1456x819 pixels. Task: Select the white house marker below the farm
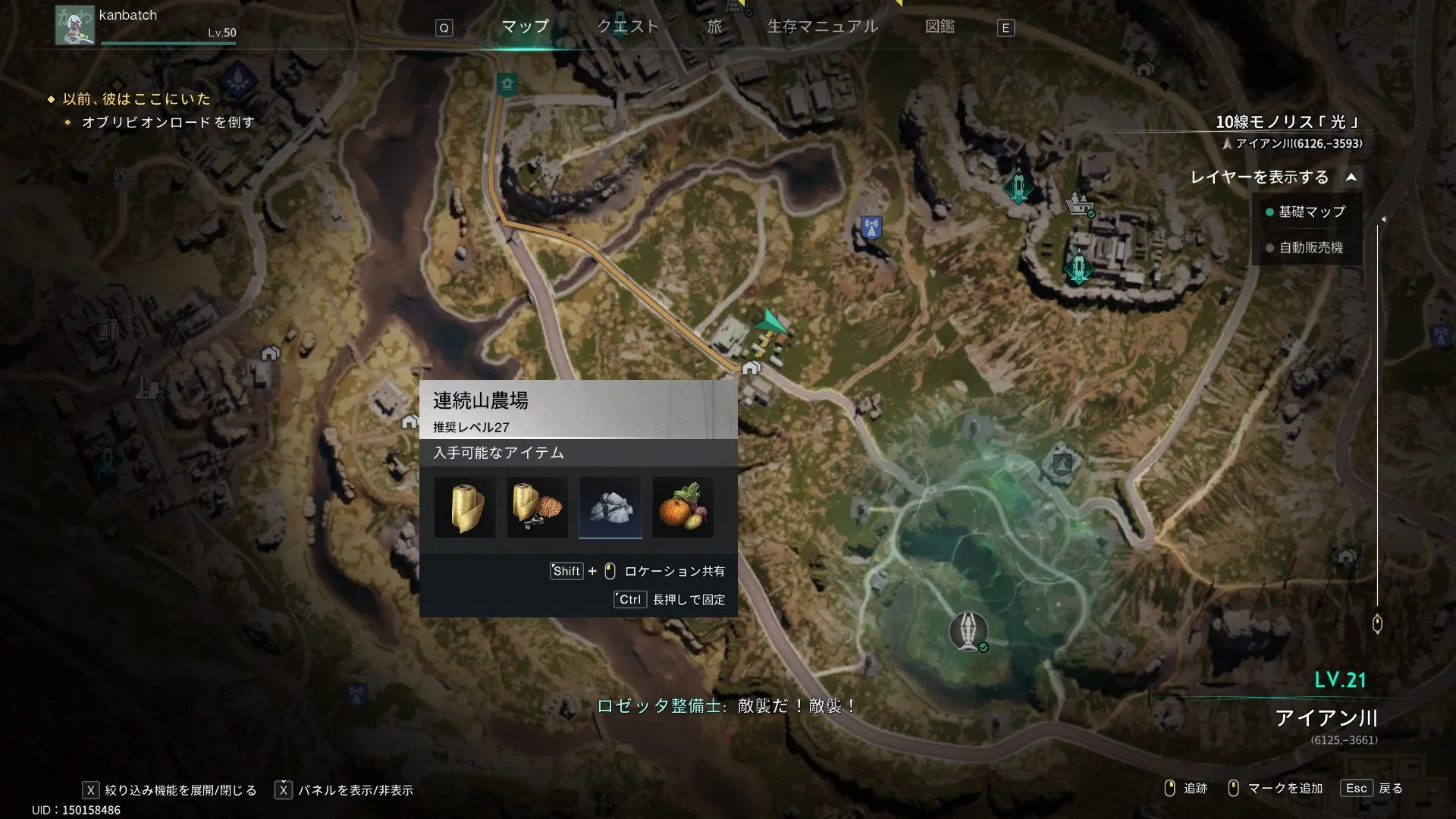[x=751, y=368]
